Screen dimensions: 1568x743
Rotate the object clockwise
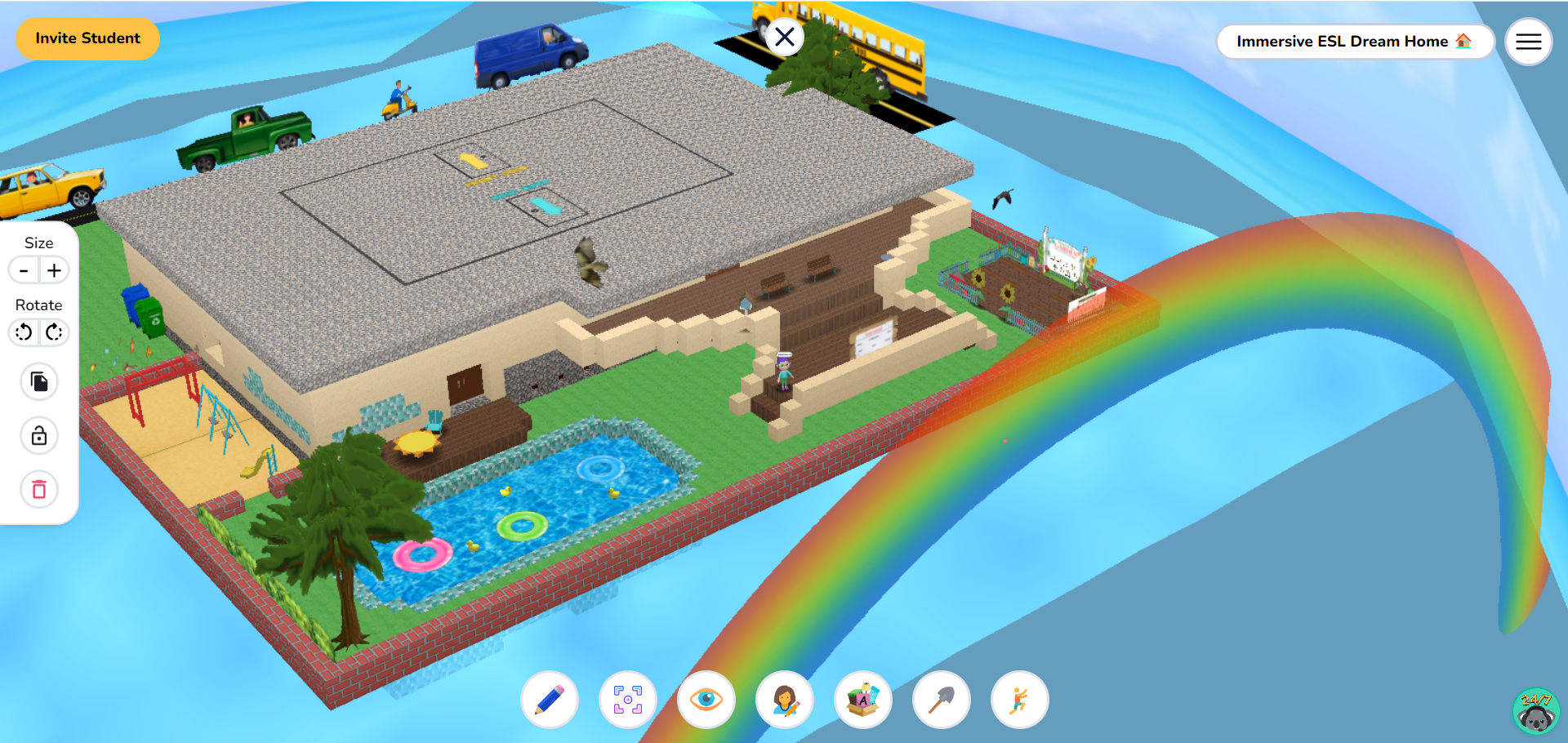[54, 332]
